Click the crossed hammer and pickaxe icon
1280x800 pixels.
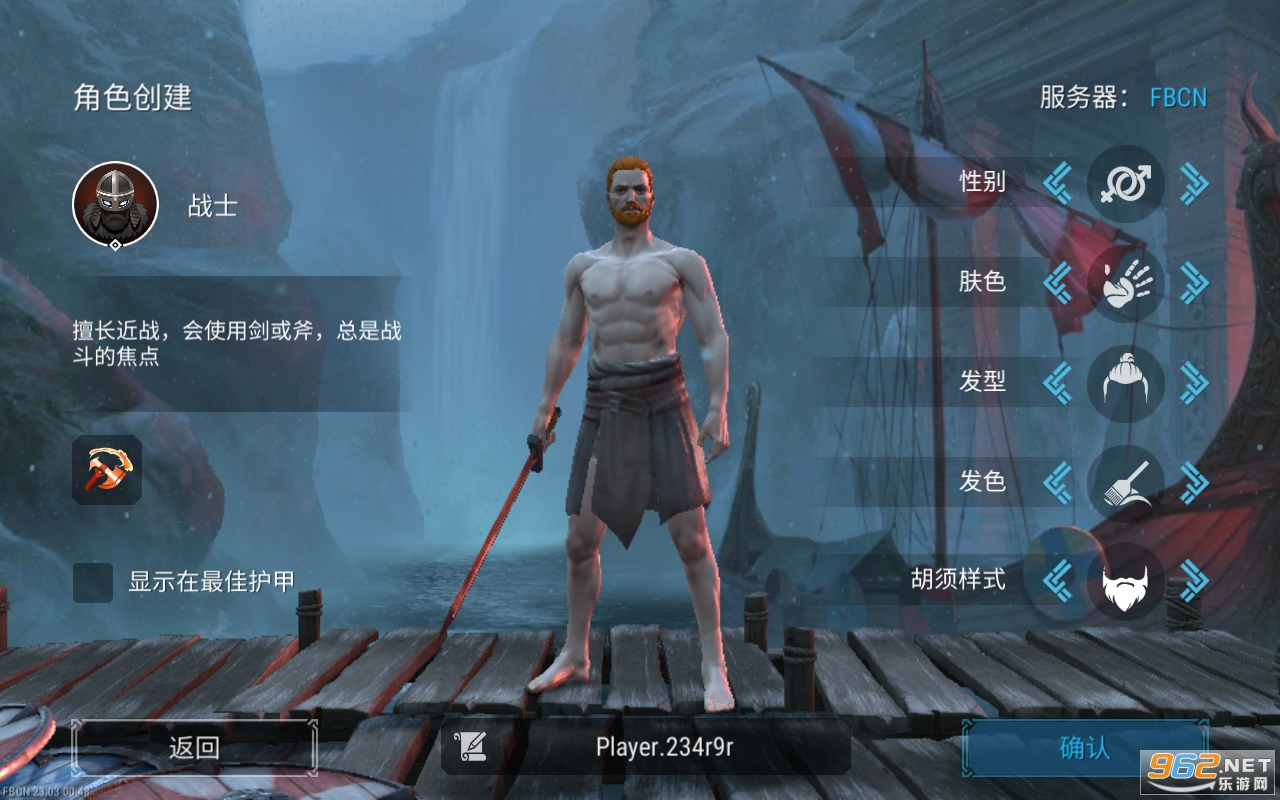[106, 470]
